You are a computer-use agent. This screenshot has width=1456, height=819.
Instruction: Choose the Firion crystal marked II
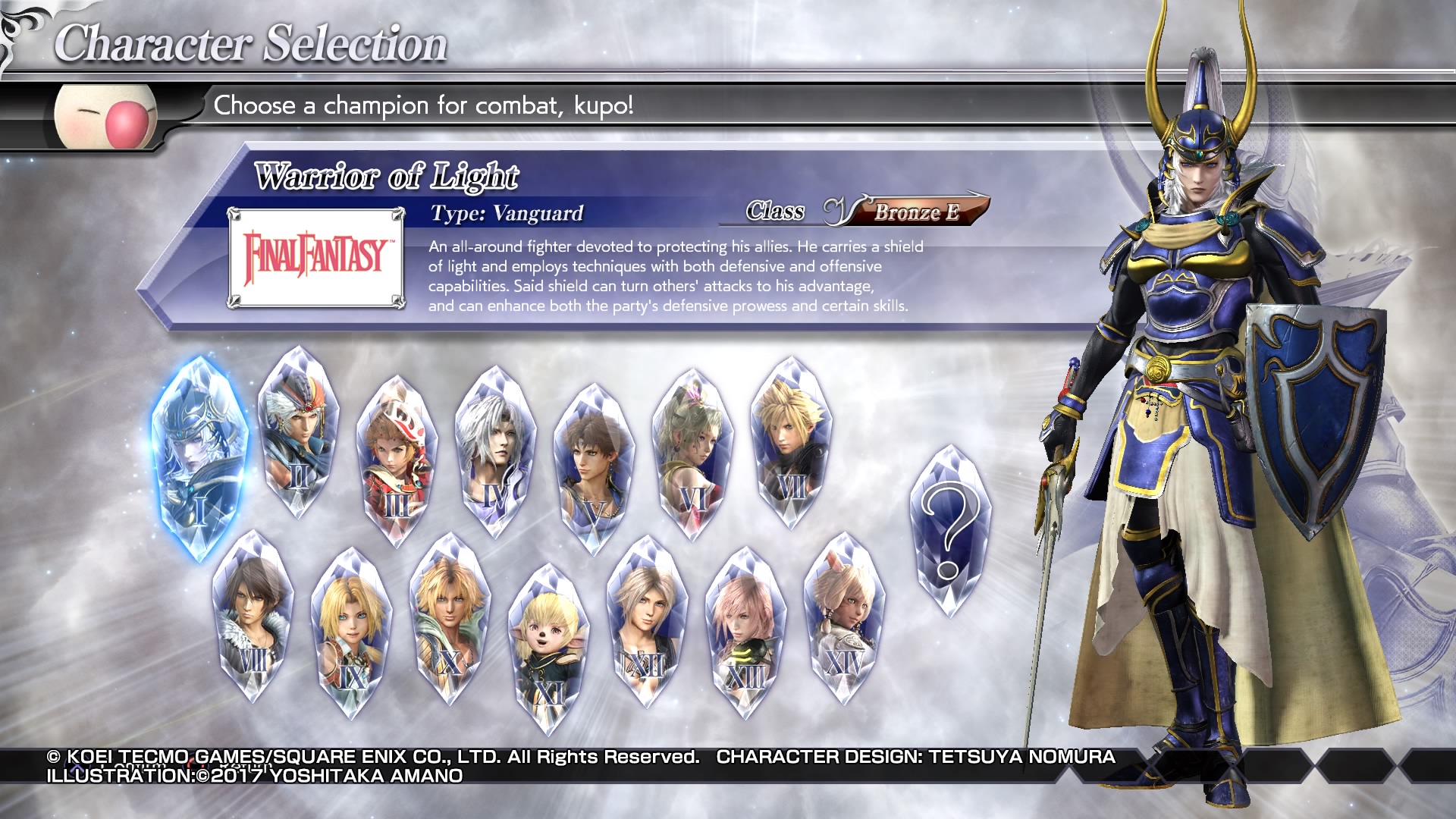(x=299, y=432)
